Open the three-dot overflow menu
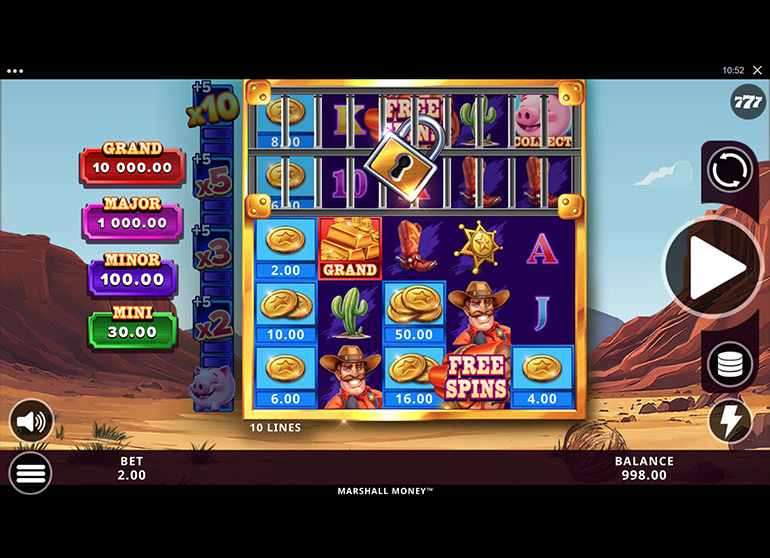Viewport: 770px width, 558px height. [x=14, y=71]
